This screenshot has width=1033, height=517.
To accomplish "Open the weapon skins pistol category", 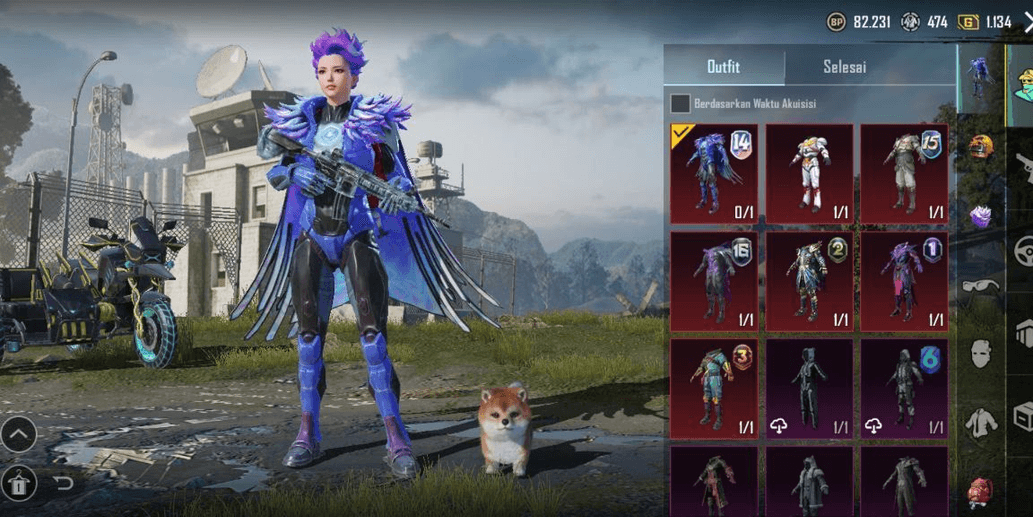I will click(1023, 168).
